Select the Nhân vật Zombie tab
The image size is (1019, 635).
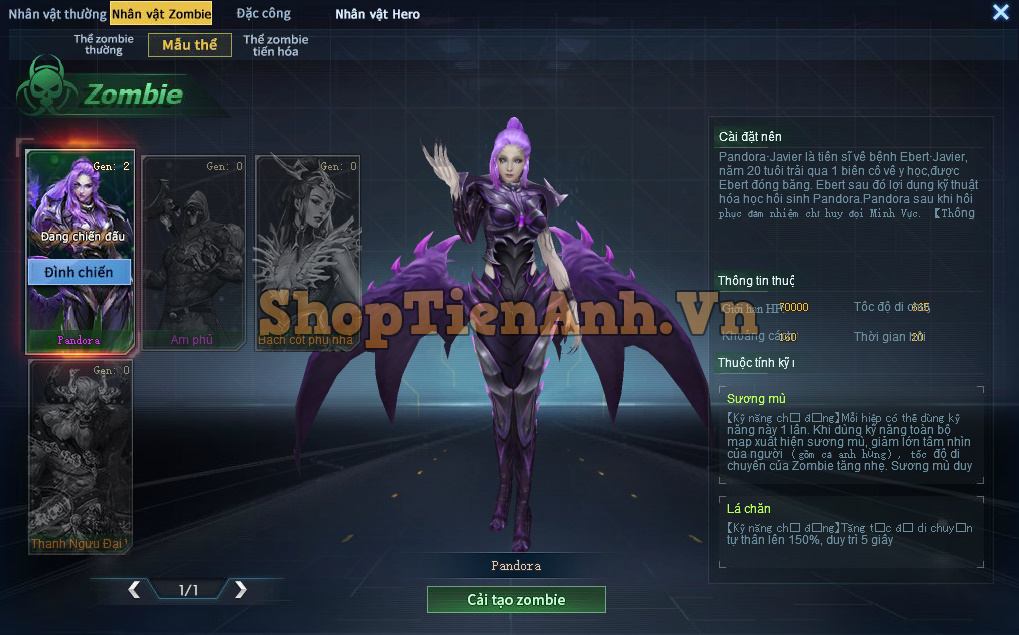coord(161,14)
